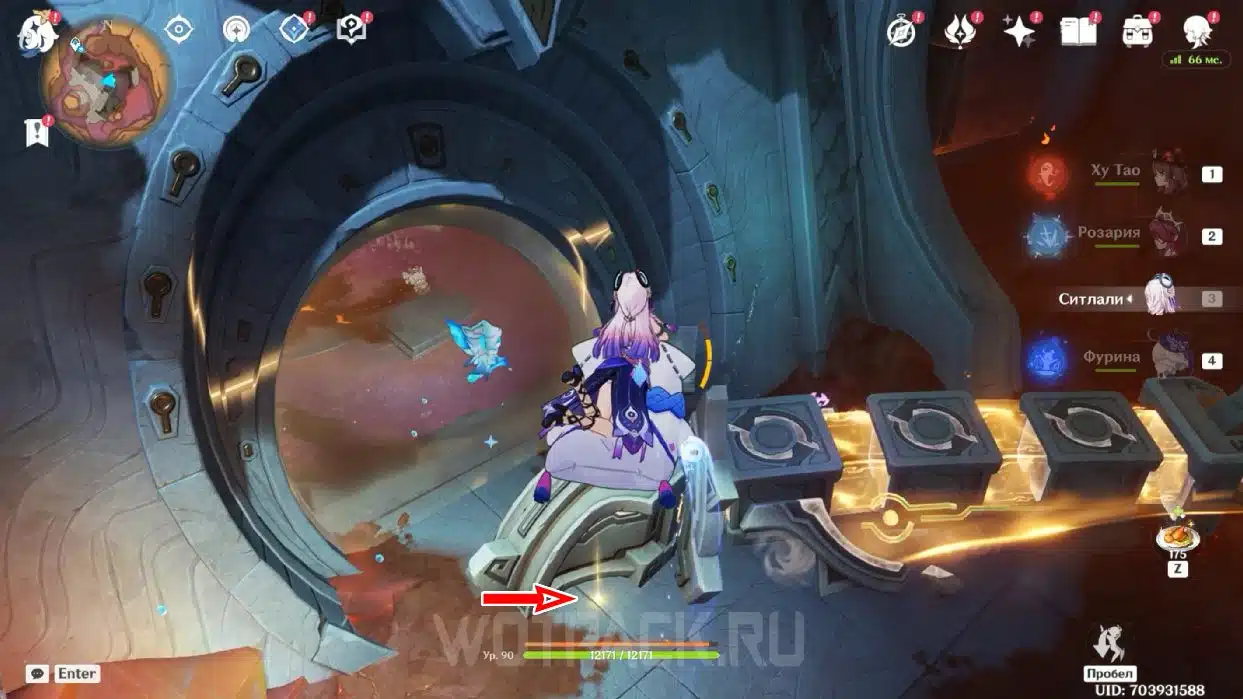This screenshot has width=1243, height=699.
Task: Open the quest bookmark icon with exclamation
Action: 37,131
